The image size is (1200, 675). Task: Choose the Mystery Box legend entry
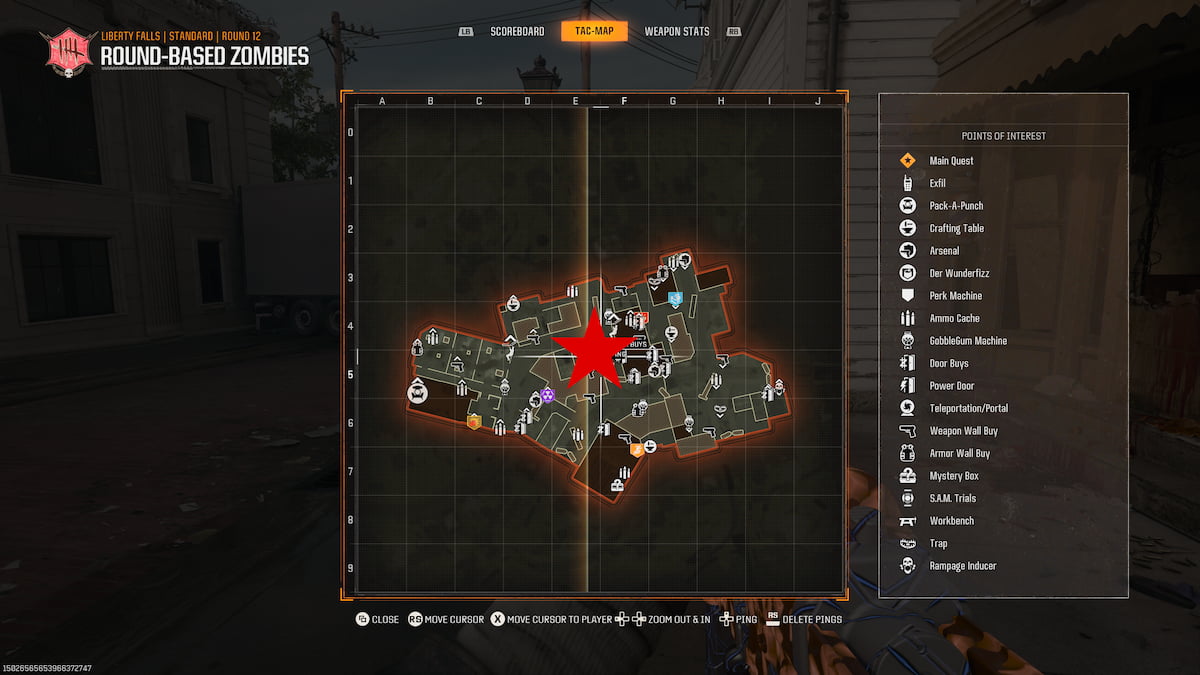(x=953, y=476)
